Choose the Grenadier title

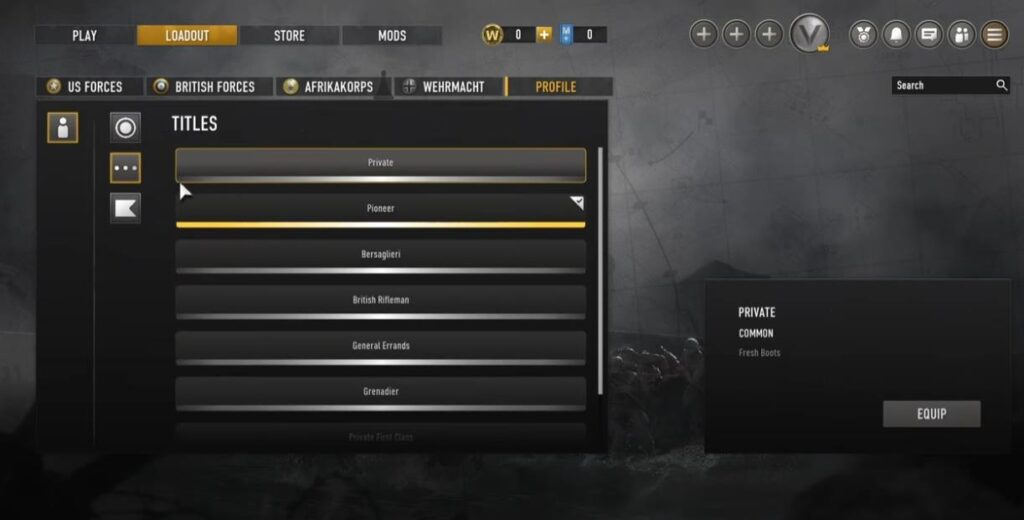pyautogui.click(x=380, y=392)
